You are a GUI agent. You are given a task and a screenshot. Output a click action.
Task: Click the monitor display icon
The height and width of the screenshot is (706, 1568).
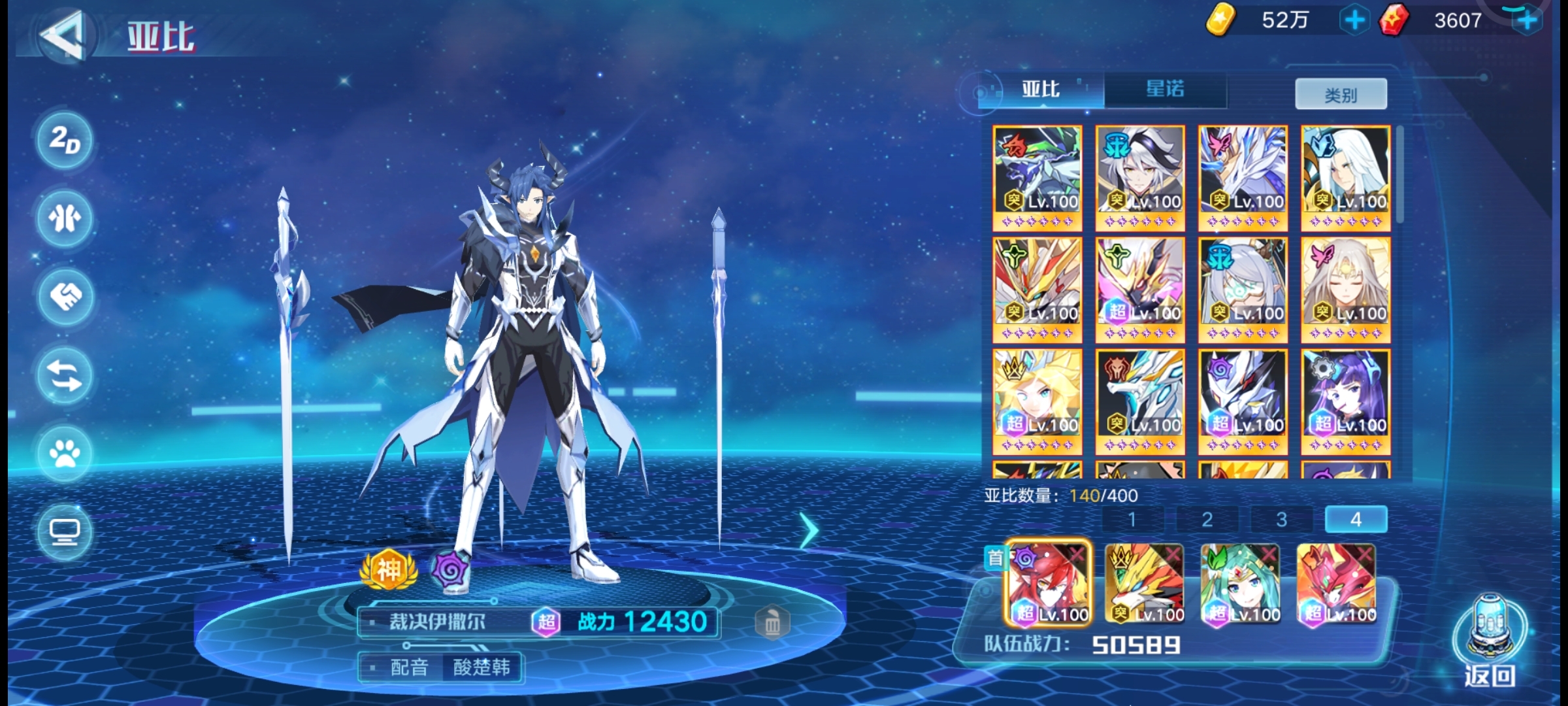click(x=64, y=531)
